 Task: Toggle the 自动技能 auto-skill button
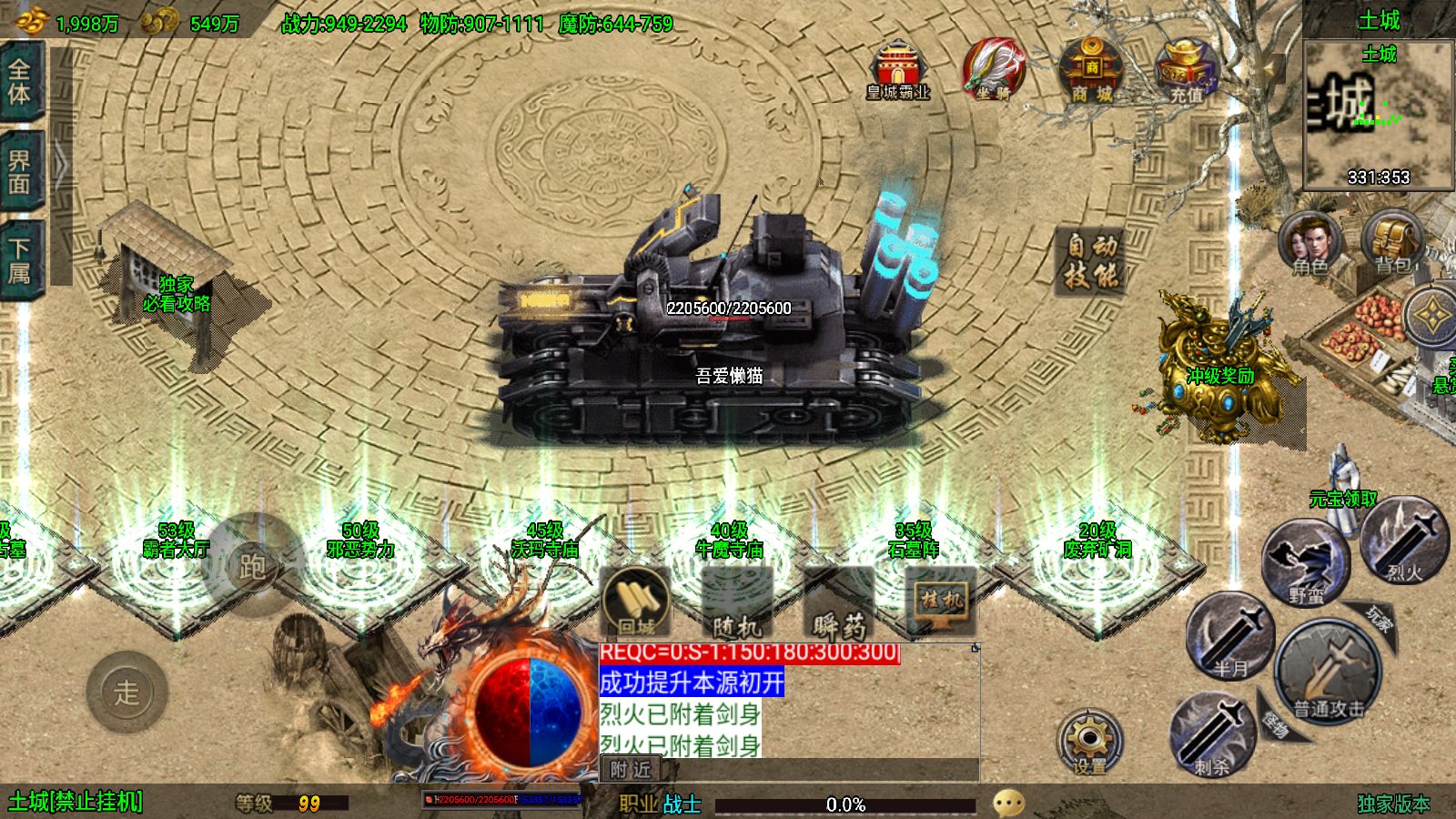pos(1092,261)
